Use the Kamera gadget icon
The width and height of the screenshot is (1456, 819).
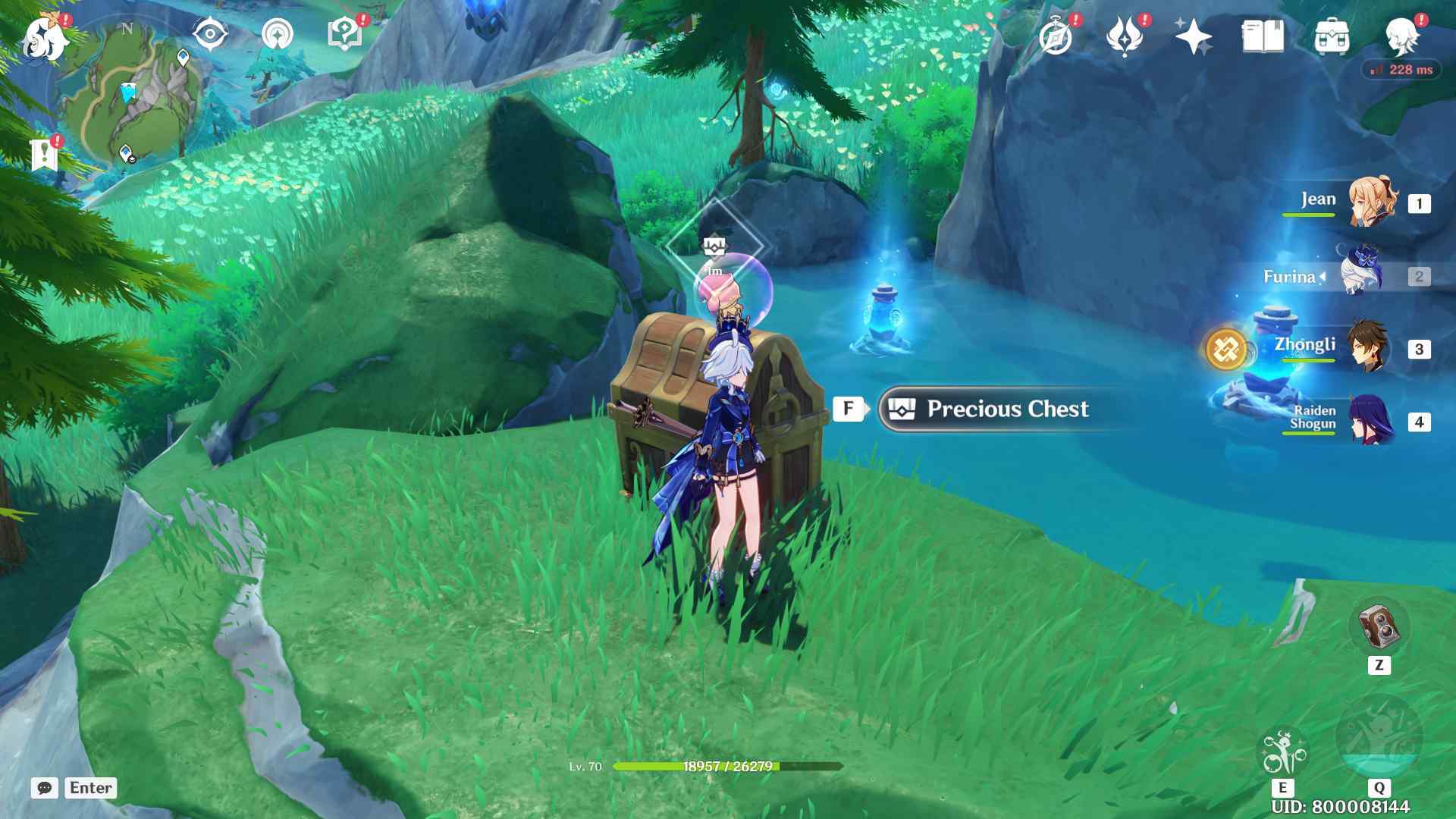(x=1379, y=626)
